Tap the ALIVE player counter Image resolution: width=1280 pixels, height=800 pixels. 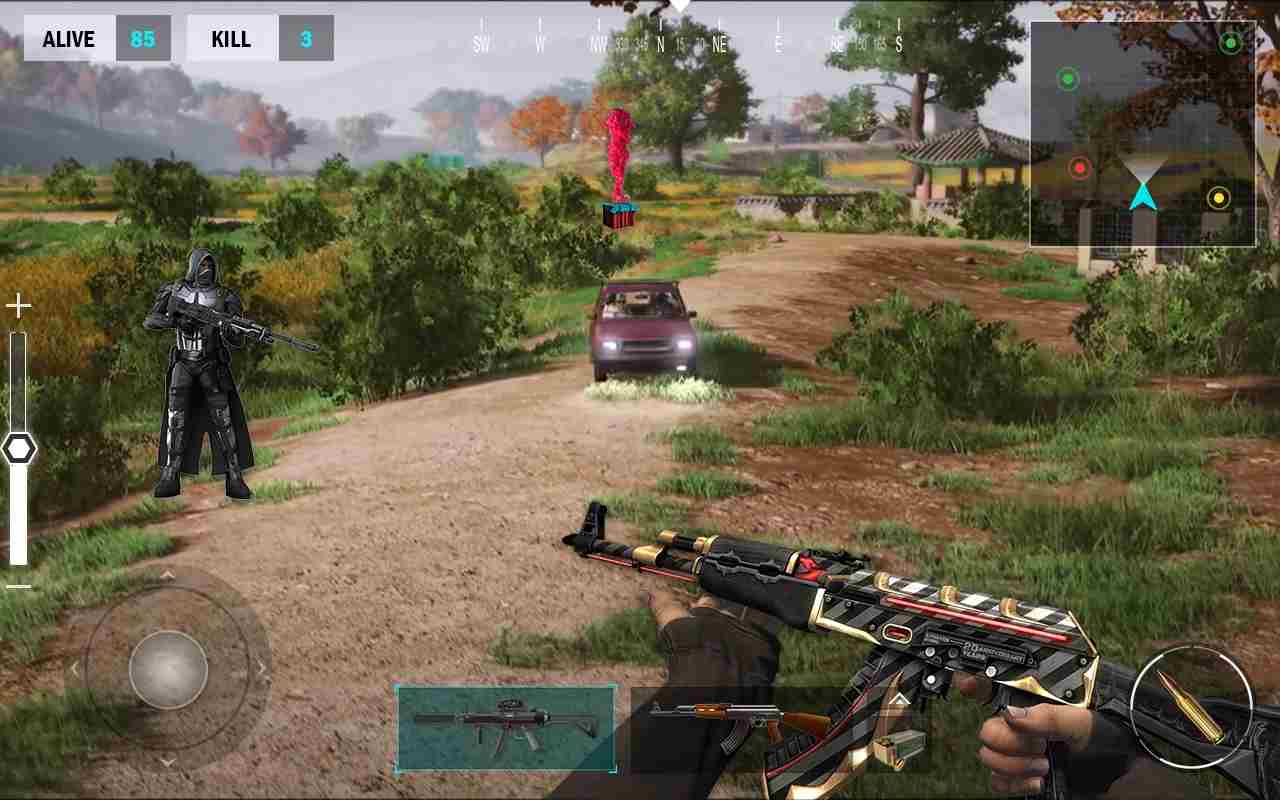[97, 38]
